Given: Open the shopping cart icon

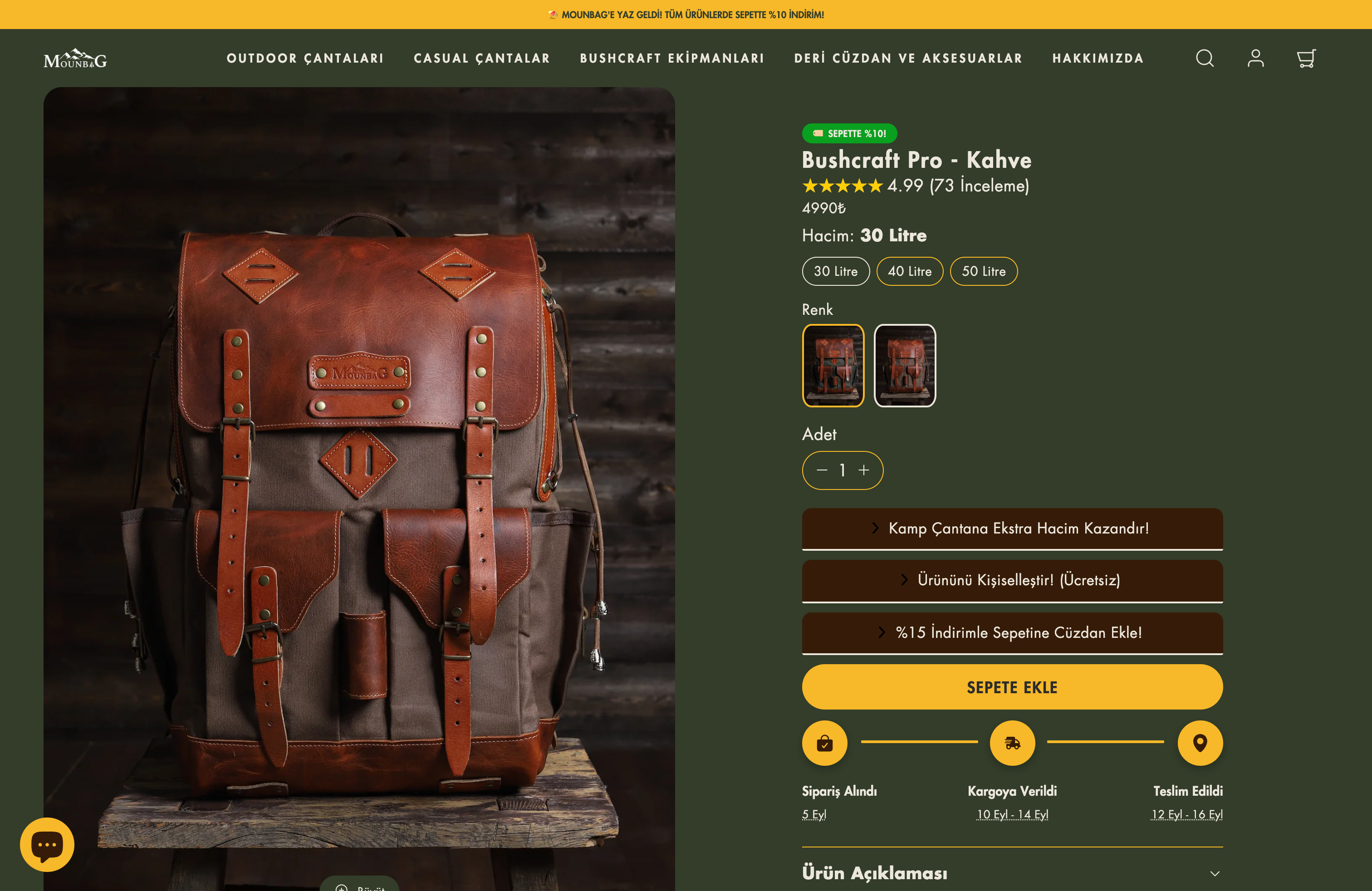Looking at the screenshot, I should (1306, 58).
